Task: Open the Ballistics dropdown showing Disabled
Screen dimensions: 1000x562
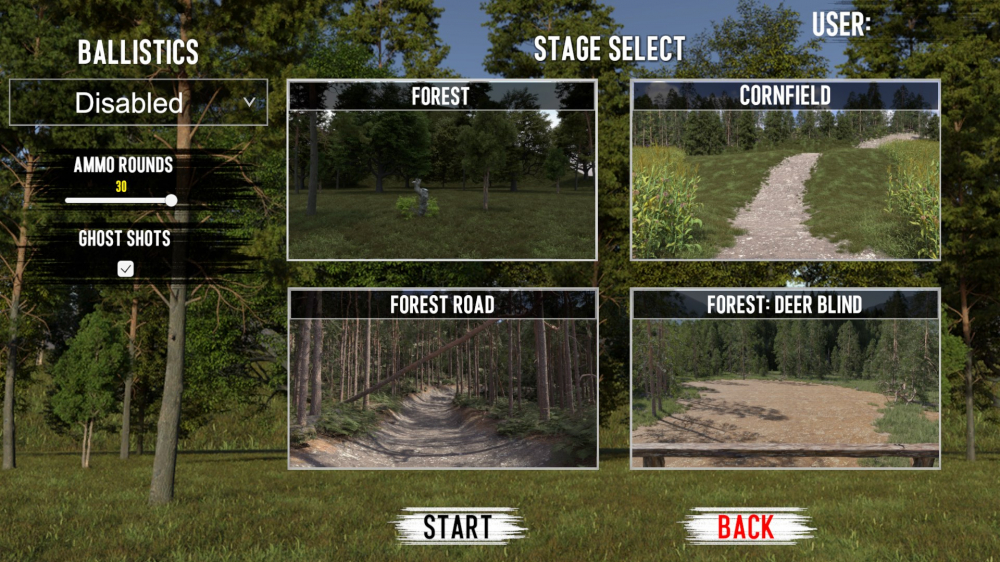Action: 138,102
